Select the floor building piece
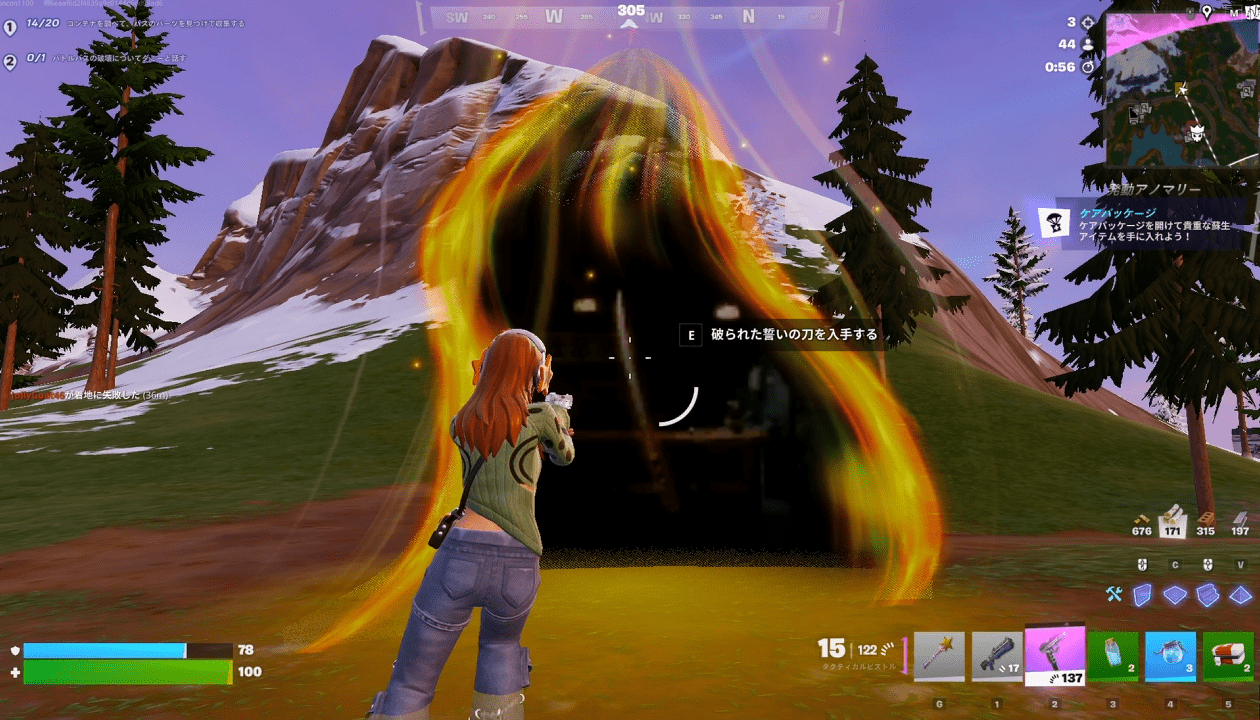Image resolution: width=1260 pixels, height=720 pixels. point(1174,595)
